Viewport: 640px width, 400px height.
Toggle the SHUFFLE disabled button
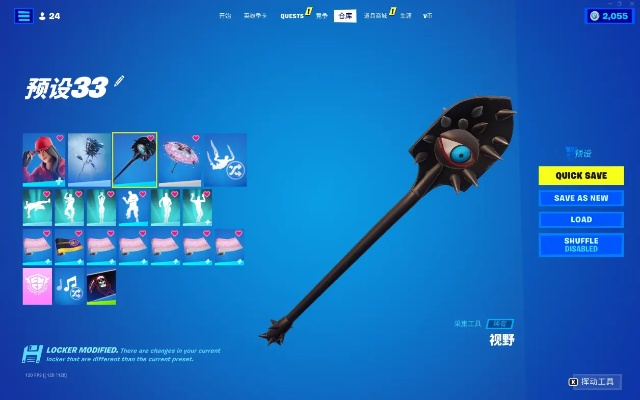581,244
